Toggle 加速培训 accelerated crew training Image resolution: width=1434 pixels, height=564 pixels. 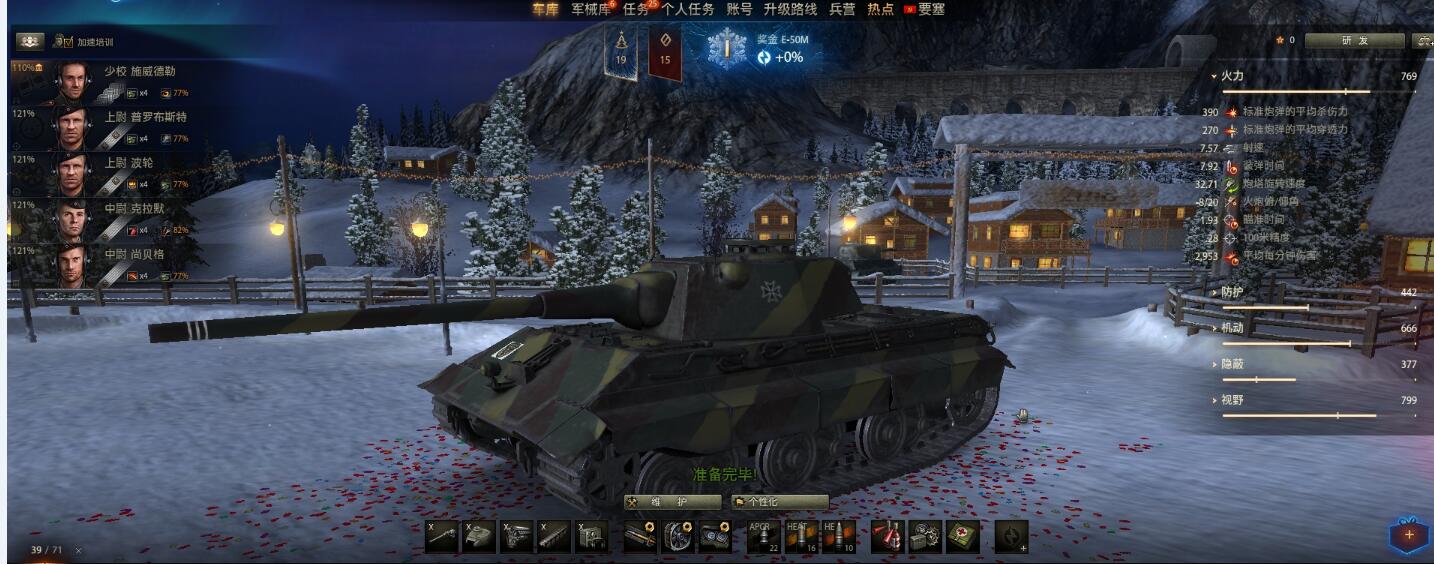[83, 42]
